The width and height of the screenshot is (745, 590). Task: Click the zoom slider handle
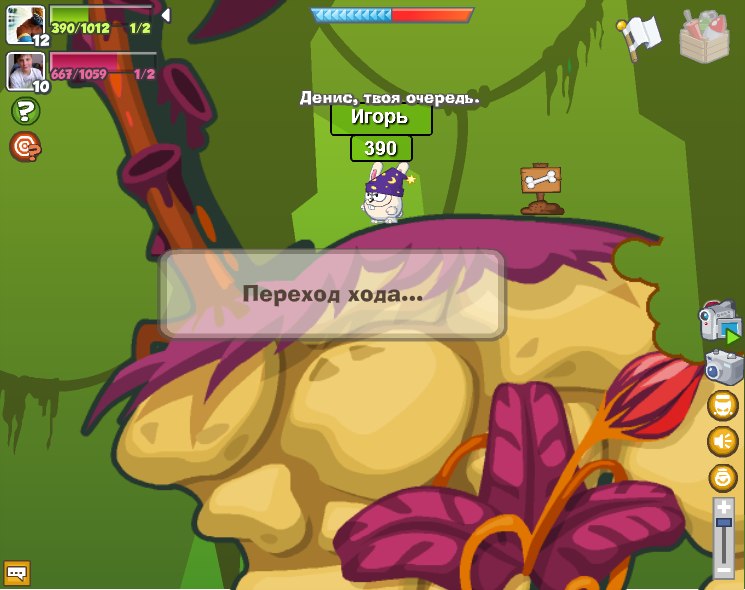tap(723, 522)
